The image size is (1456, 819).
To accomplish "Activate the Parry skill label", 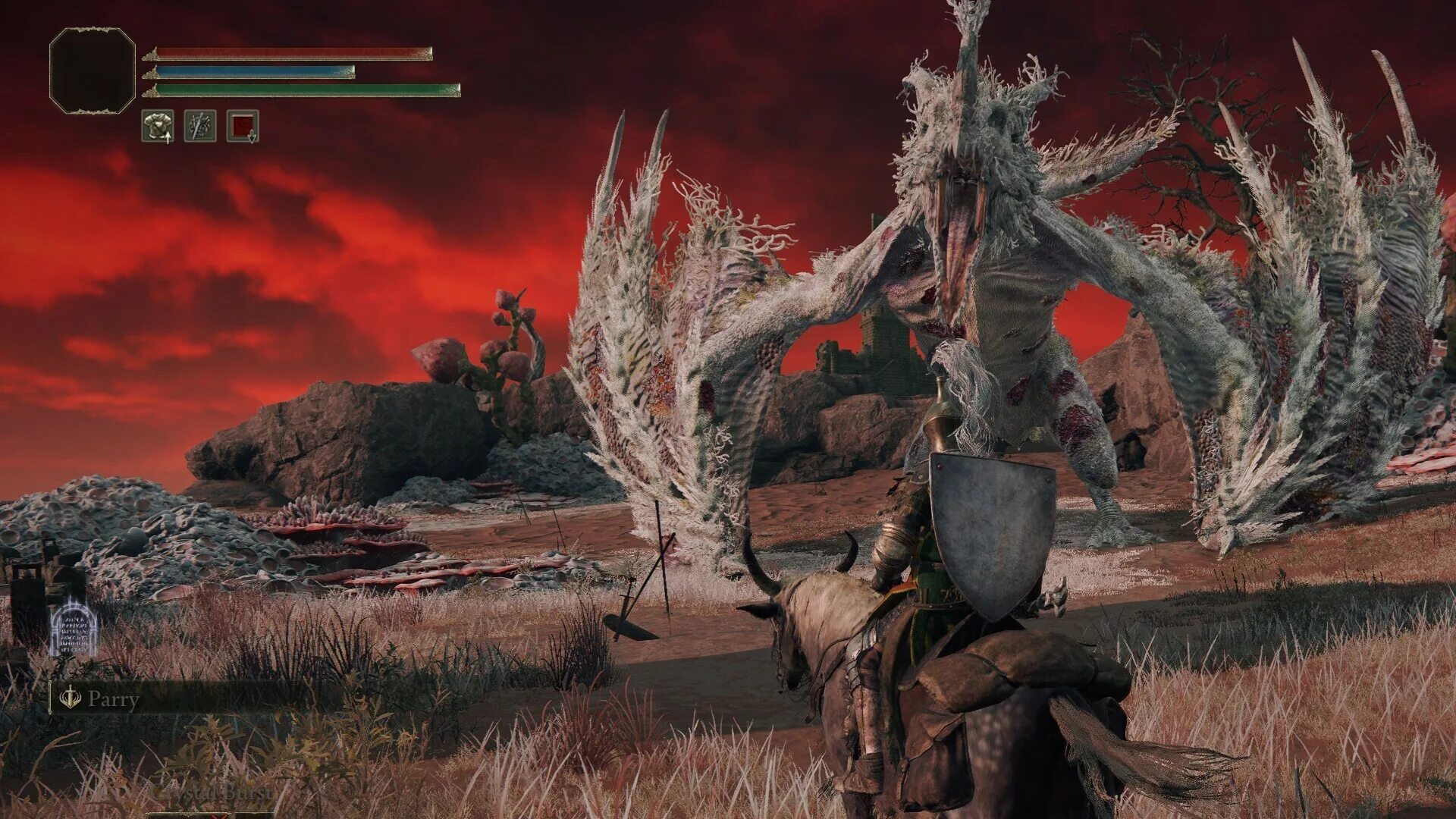I will [113, 698].
